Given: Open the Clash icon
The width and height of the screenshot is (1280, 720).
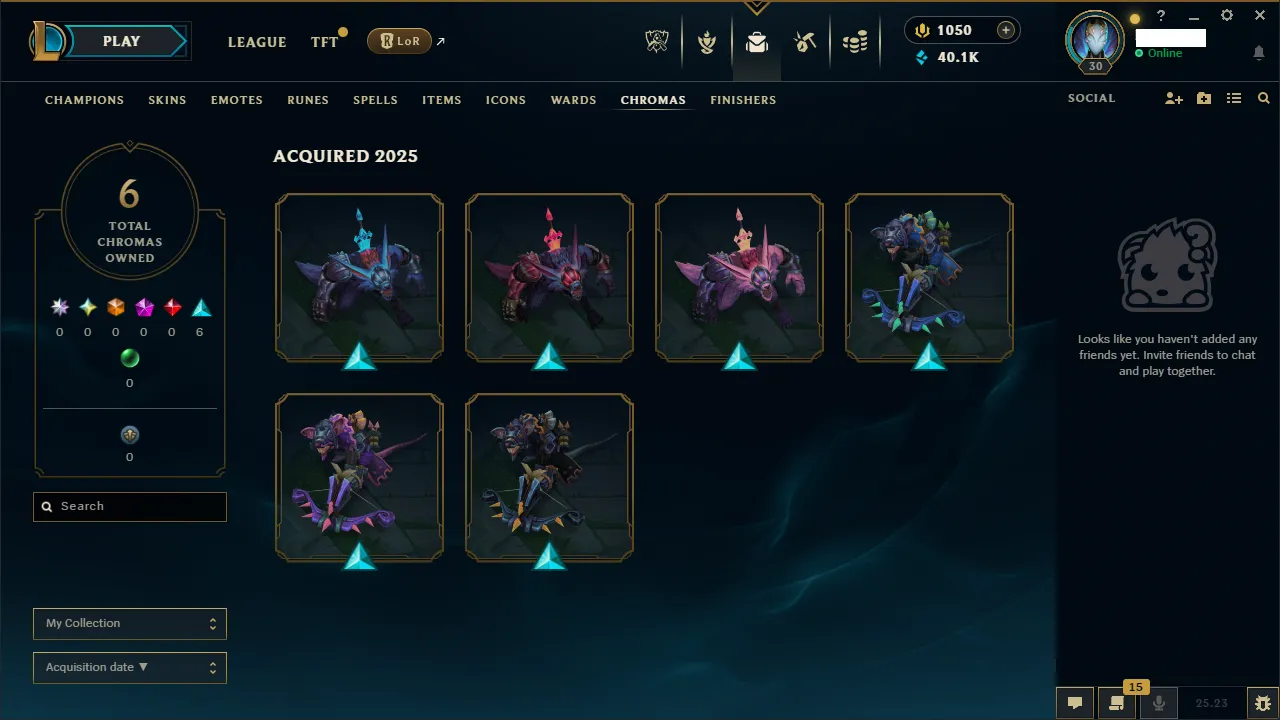Looking at the screenshot, I should pyautogui.click(x=707, y=40).
